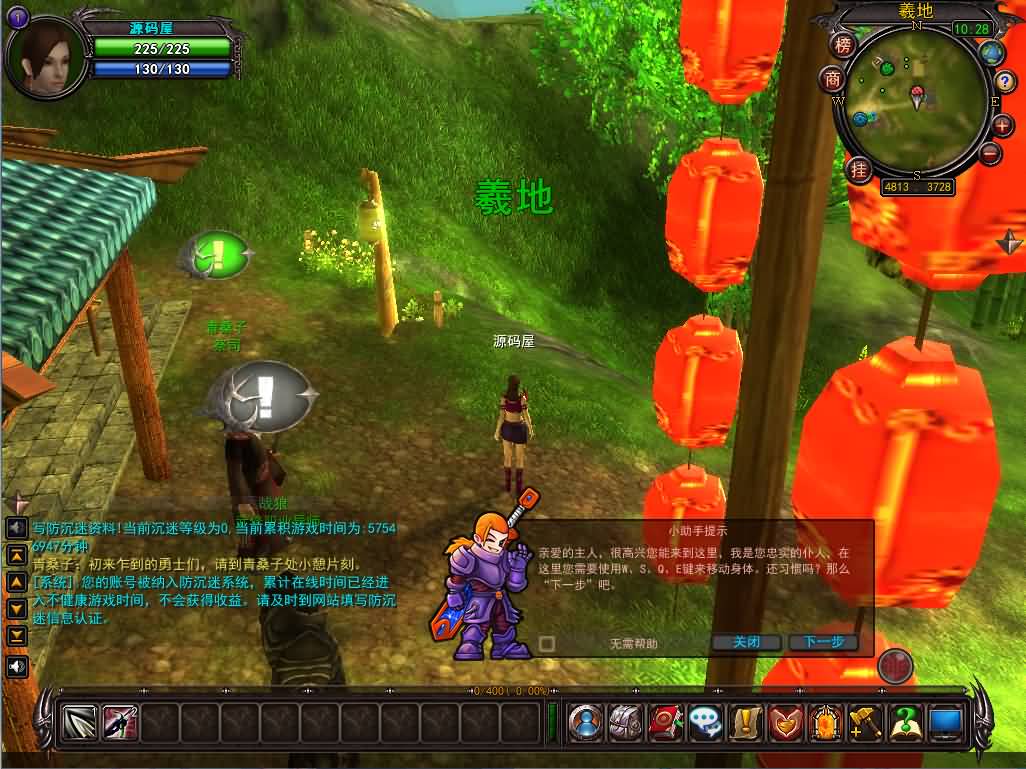1026x769 pixels.
Task: Open the world map globe icon
Action: [992, 52]
